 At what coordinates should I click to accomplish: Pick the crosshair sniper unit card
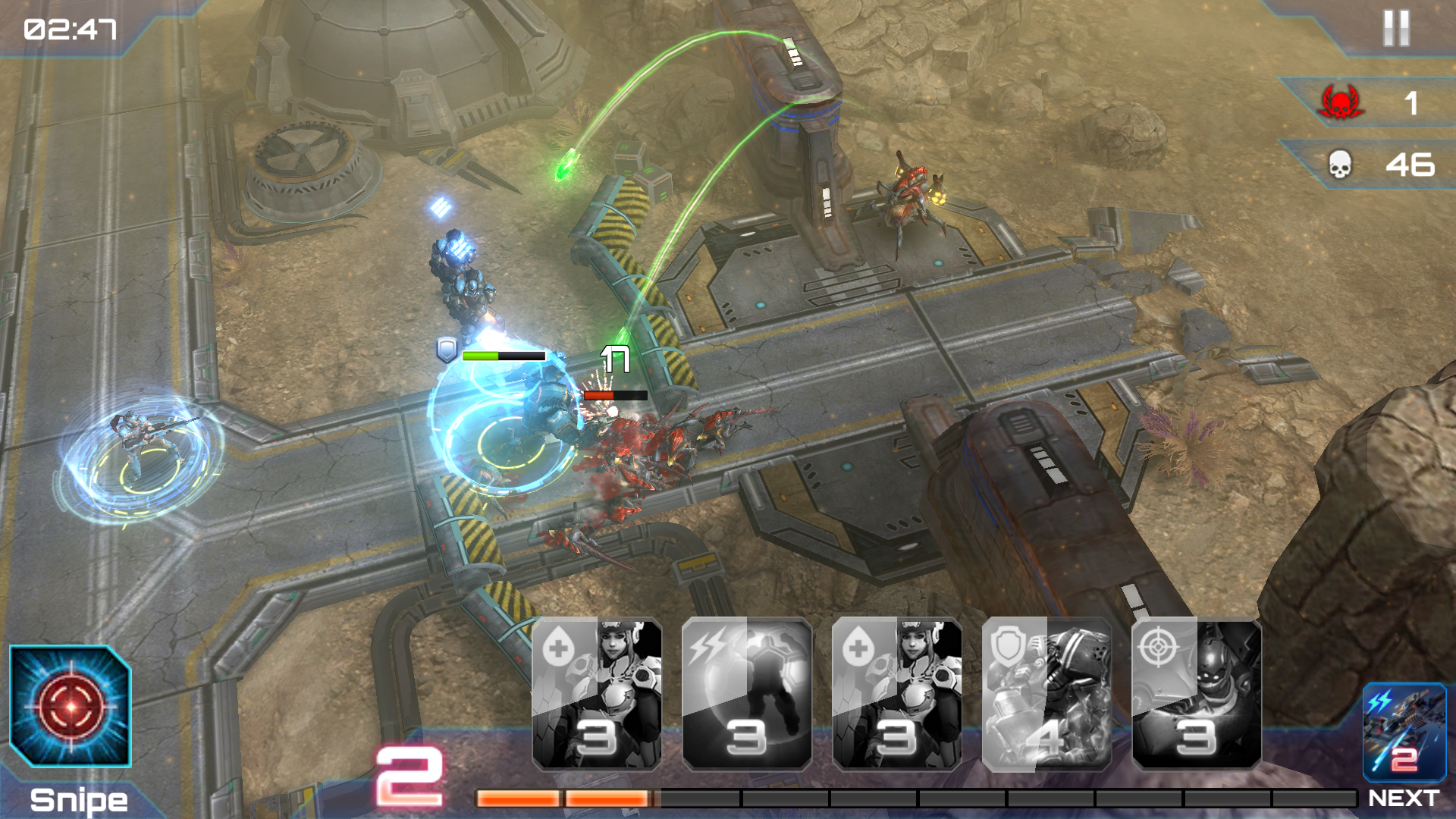(1197, 694)
